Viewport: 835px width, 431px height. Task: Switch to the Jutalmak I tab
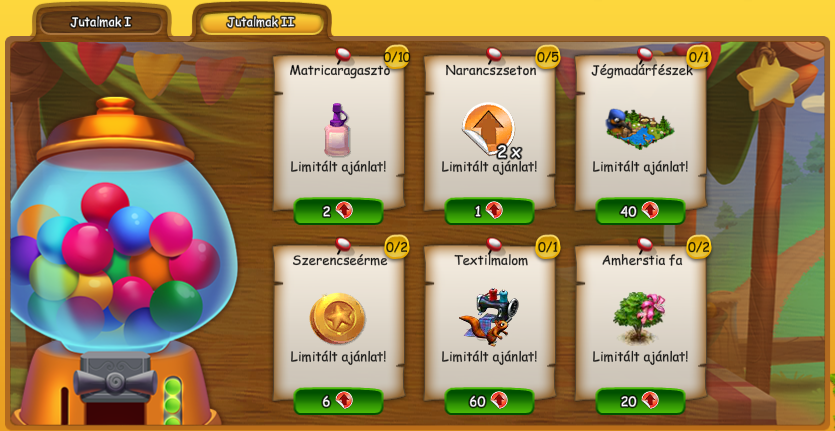click(100, 22)
